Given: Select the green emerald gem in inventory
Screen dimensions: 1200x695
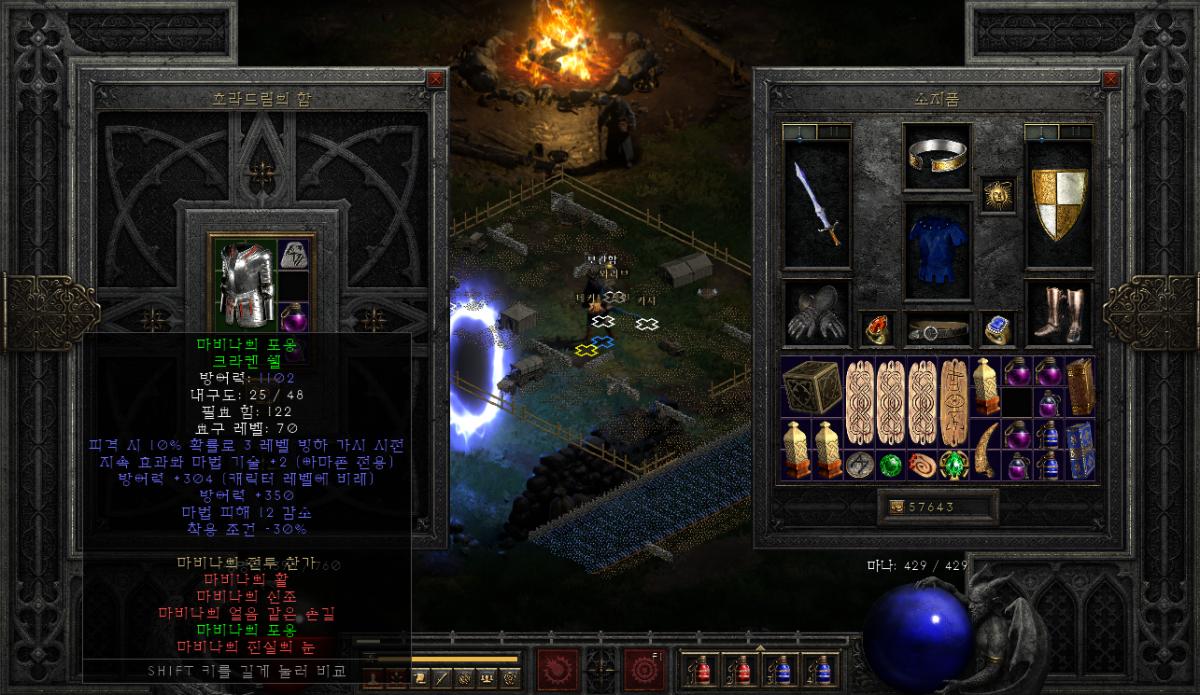Looking at the screenshot, I should pos(890,465).
